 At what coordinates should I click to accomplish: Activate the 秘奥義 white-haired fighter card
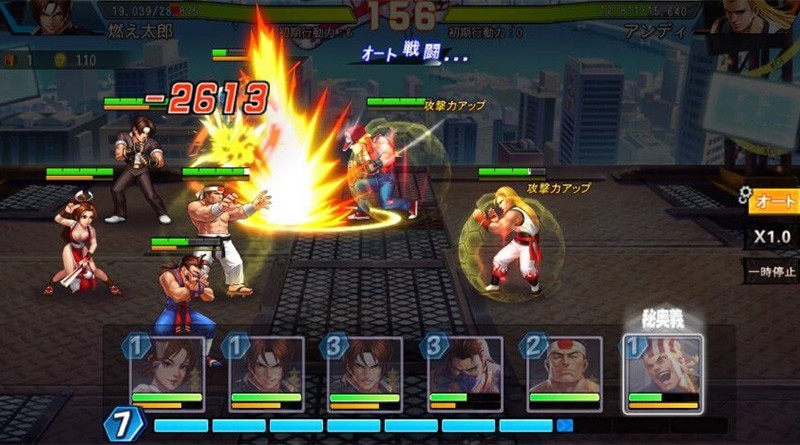tap(662, 373)
